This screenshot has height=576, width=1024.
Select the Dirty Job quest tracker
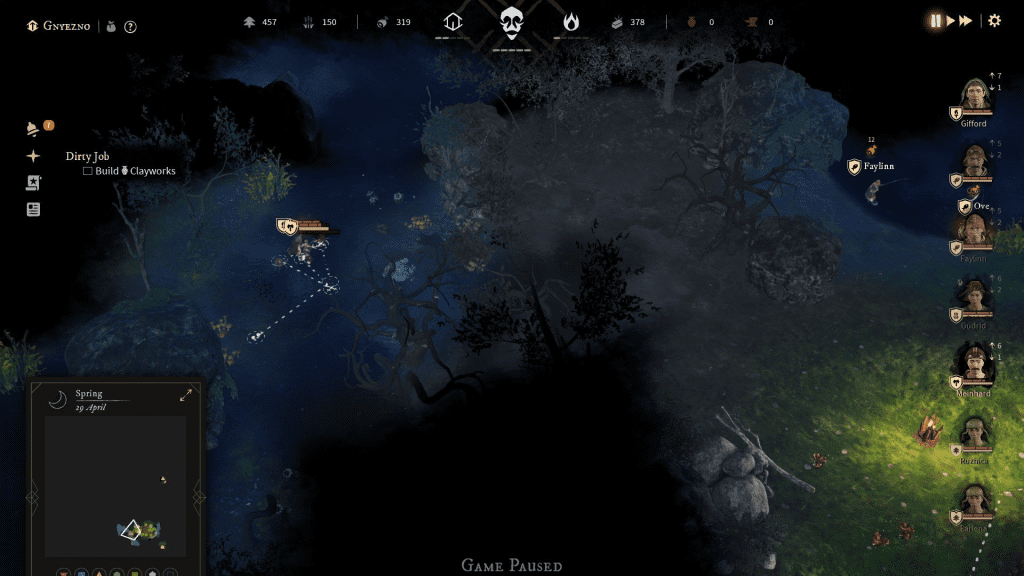click(87, 156)
